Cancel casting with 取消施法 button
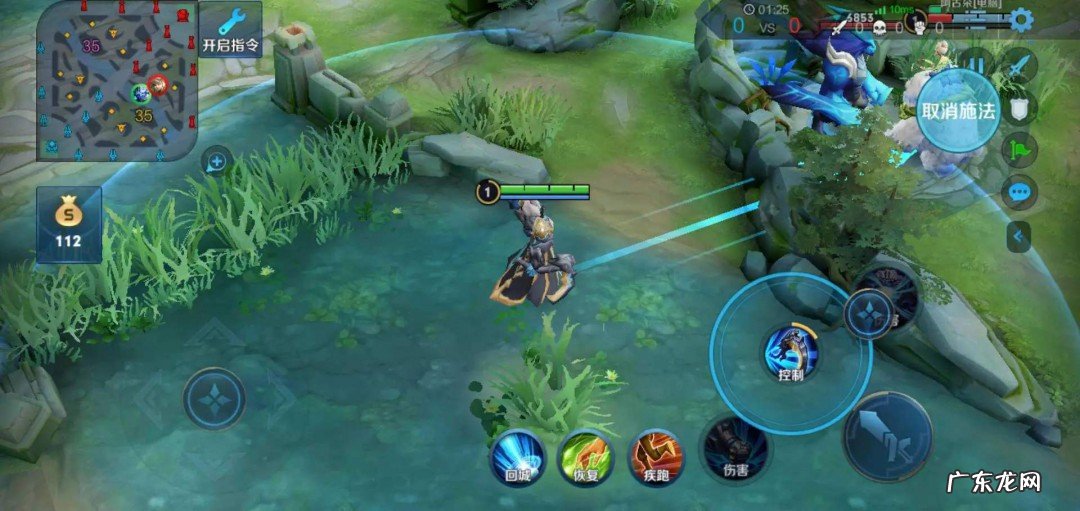Image resolution: width=1080 pixels, height=511 pixels. point(958,110)
